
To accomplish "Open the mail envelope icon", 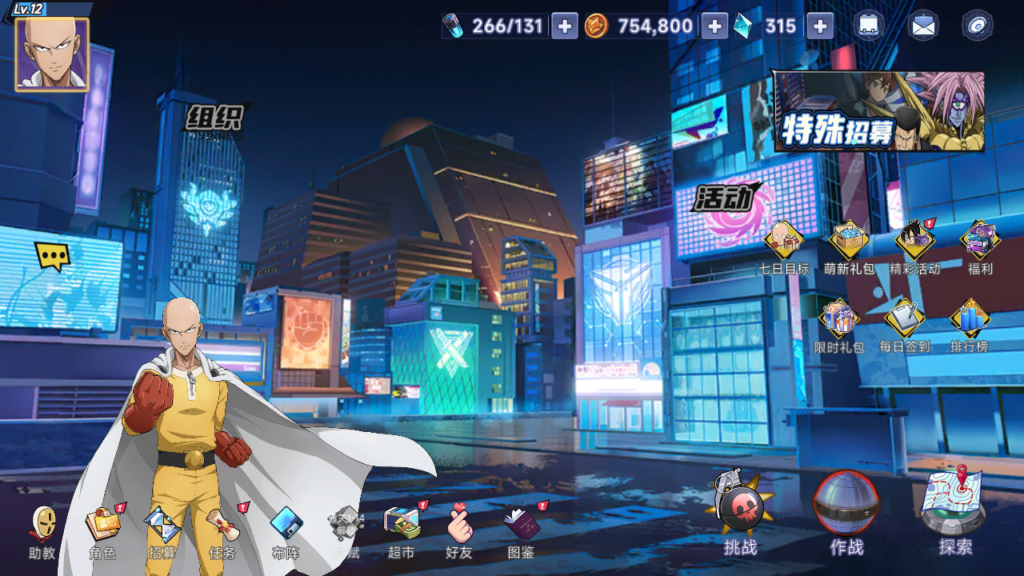I will click(923, 27).
